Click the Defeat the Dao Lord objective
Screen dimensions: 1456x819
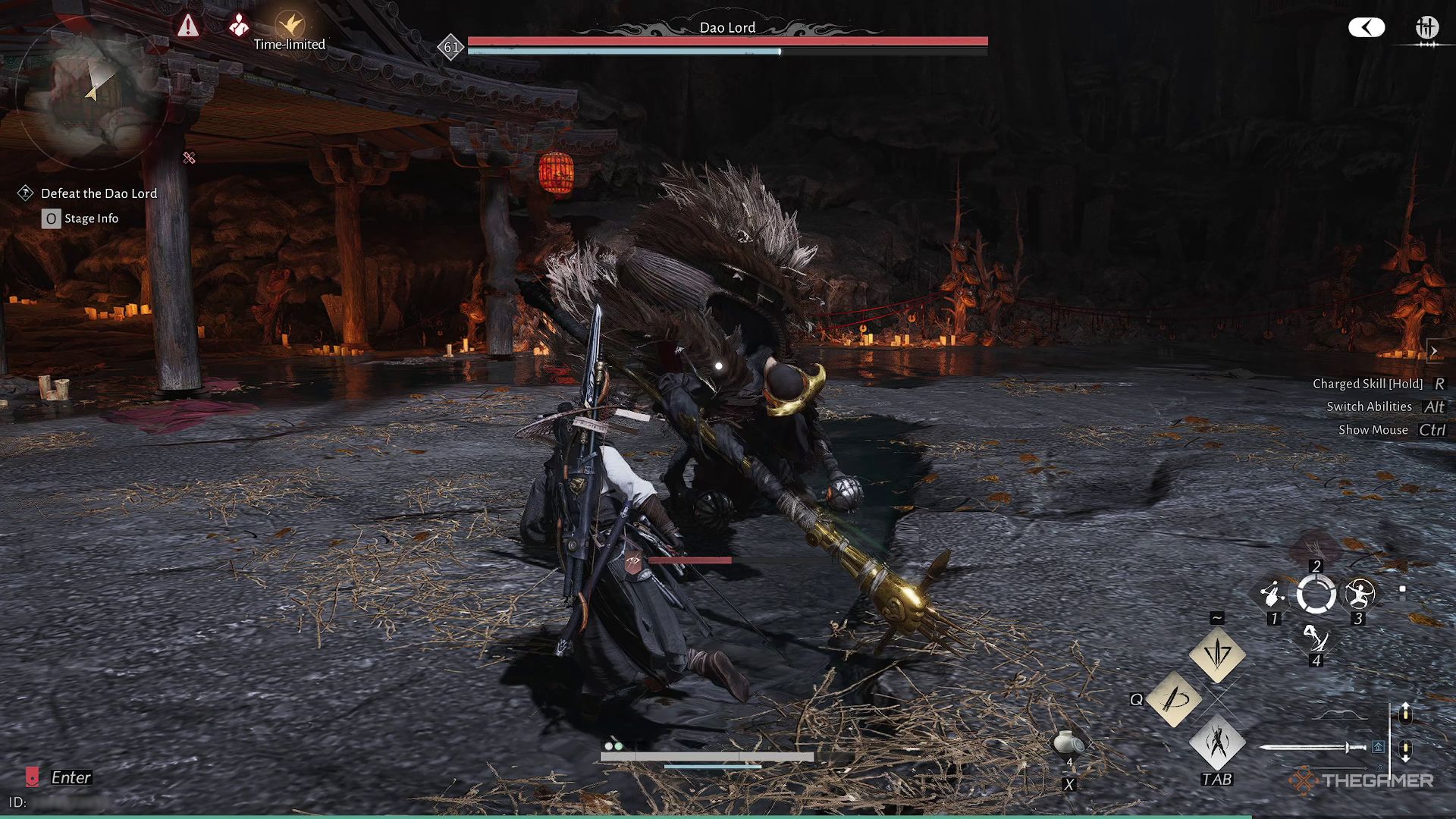point(99,193)
